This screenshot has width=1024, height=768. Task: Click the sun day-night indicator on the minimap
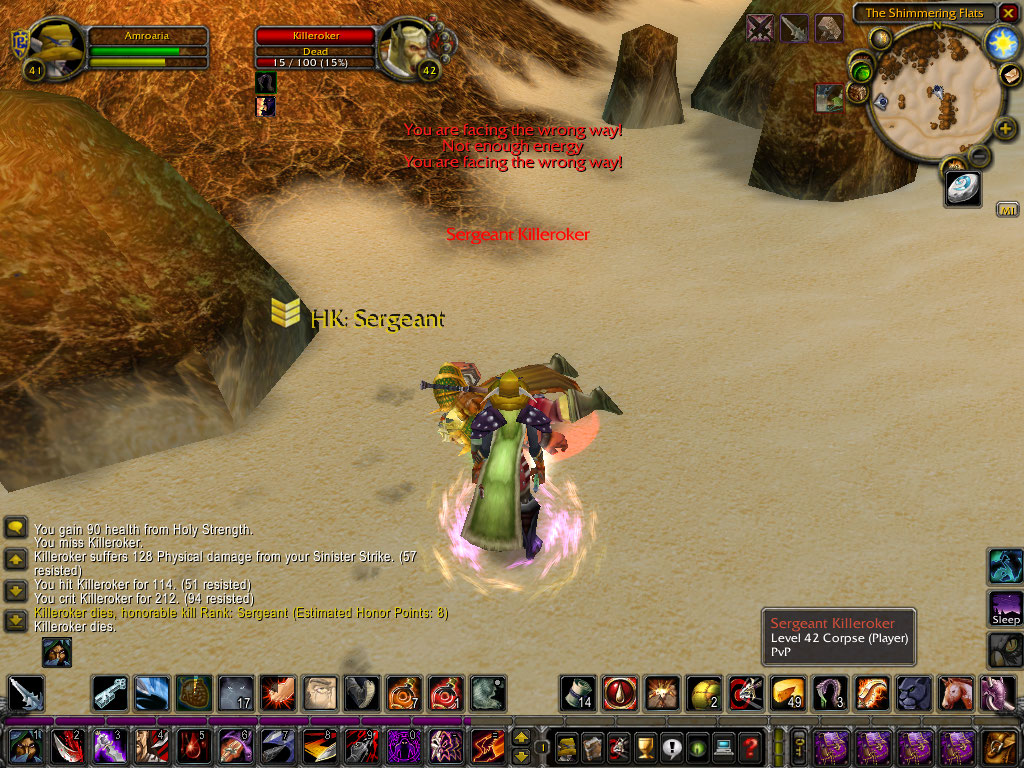1001,43
